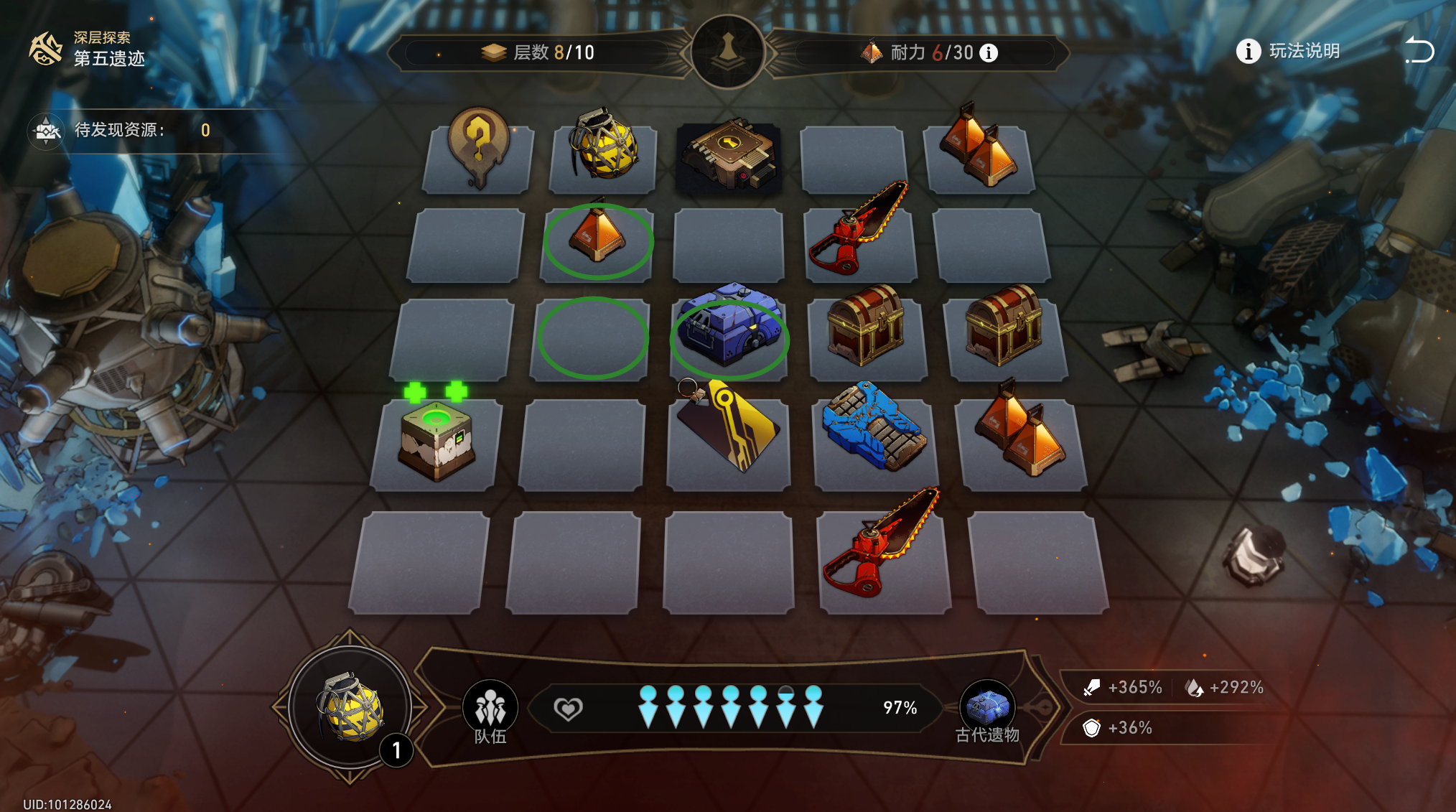Show the 耐力 stamina info tooltip

(x=989, y=52)
